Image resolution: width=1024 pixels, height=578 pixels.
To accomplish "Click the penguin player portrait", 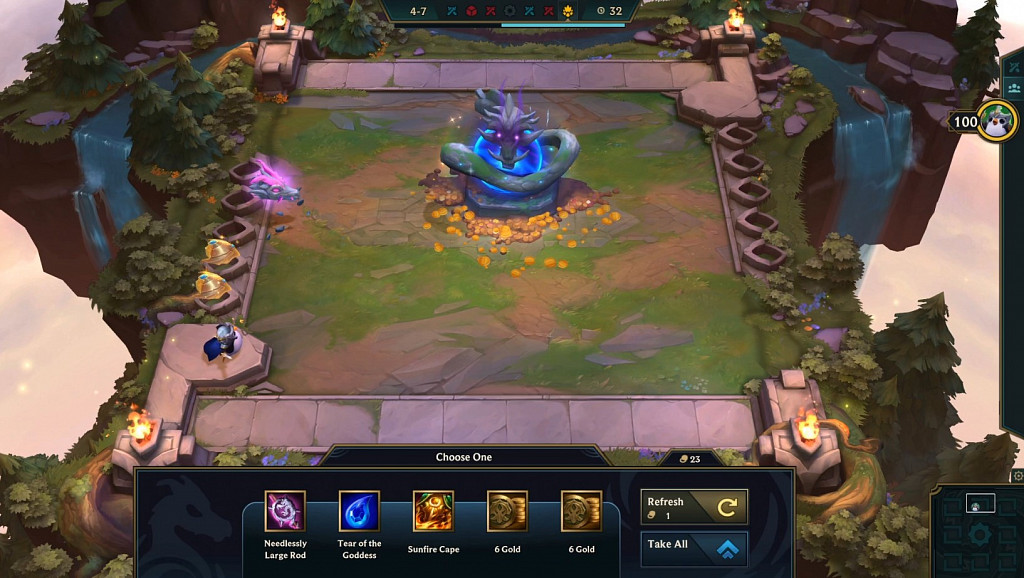I will (997, 121).
